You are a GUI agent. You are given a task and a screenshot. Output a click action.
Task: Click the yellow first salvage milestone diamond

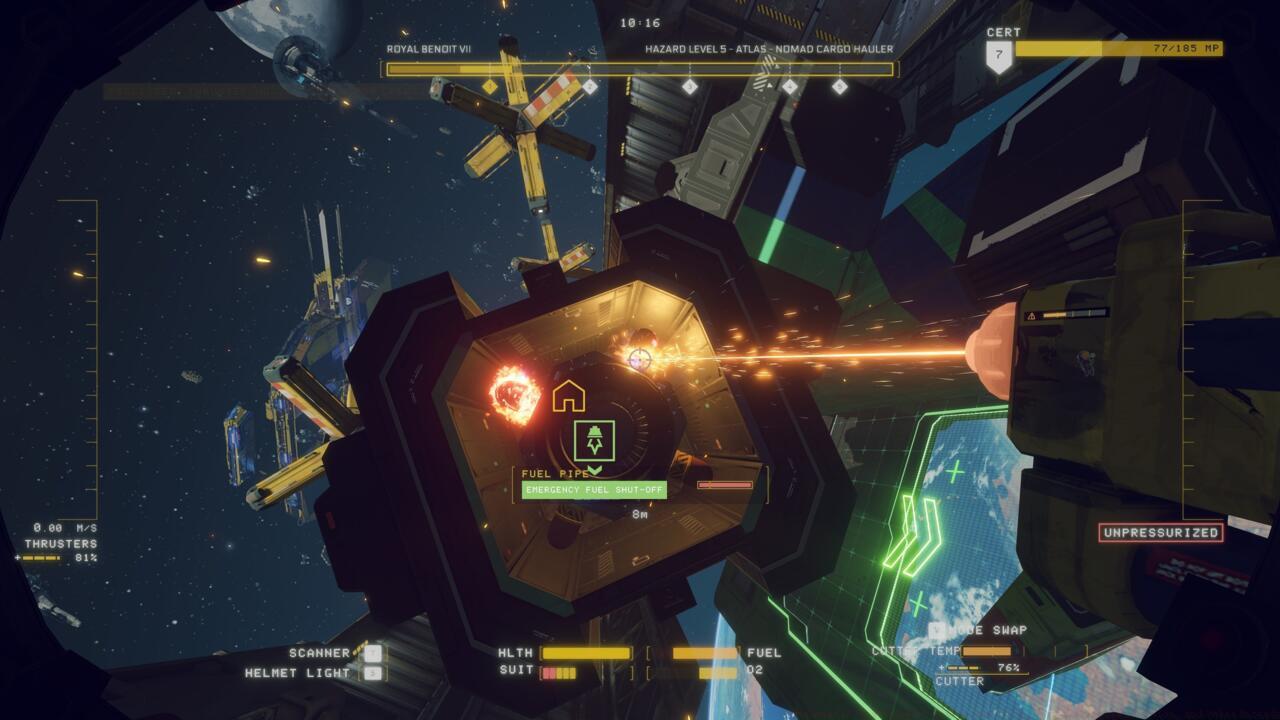(x=489, y=87)
